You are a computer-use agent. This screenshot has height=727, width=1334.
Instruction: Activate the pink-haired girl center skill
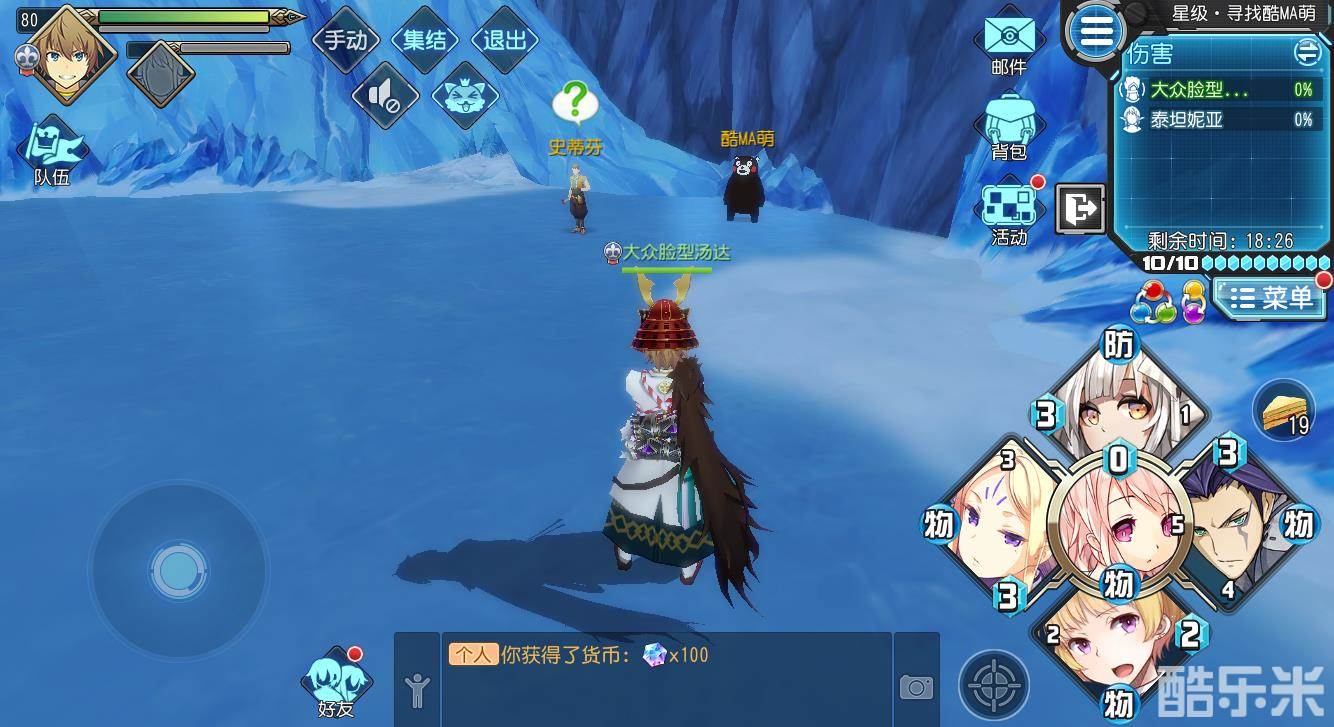pyautogui.click(x=1117, y=522)
